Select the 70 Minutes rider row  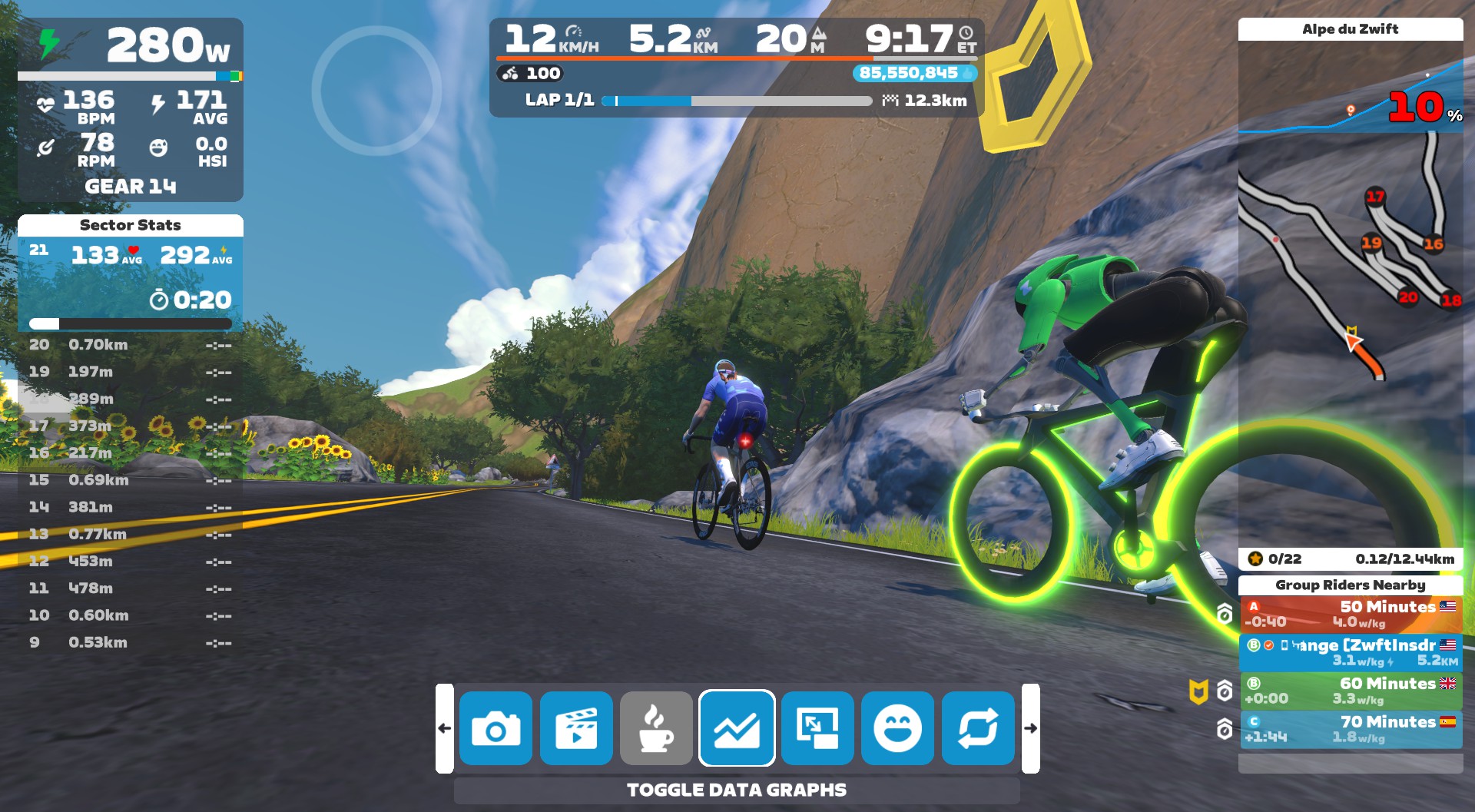click(1351, 729)
